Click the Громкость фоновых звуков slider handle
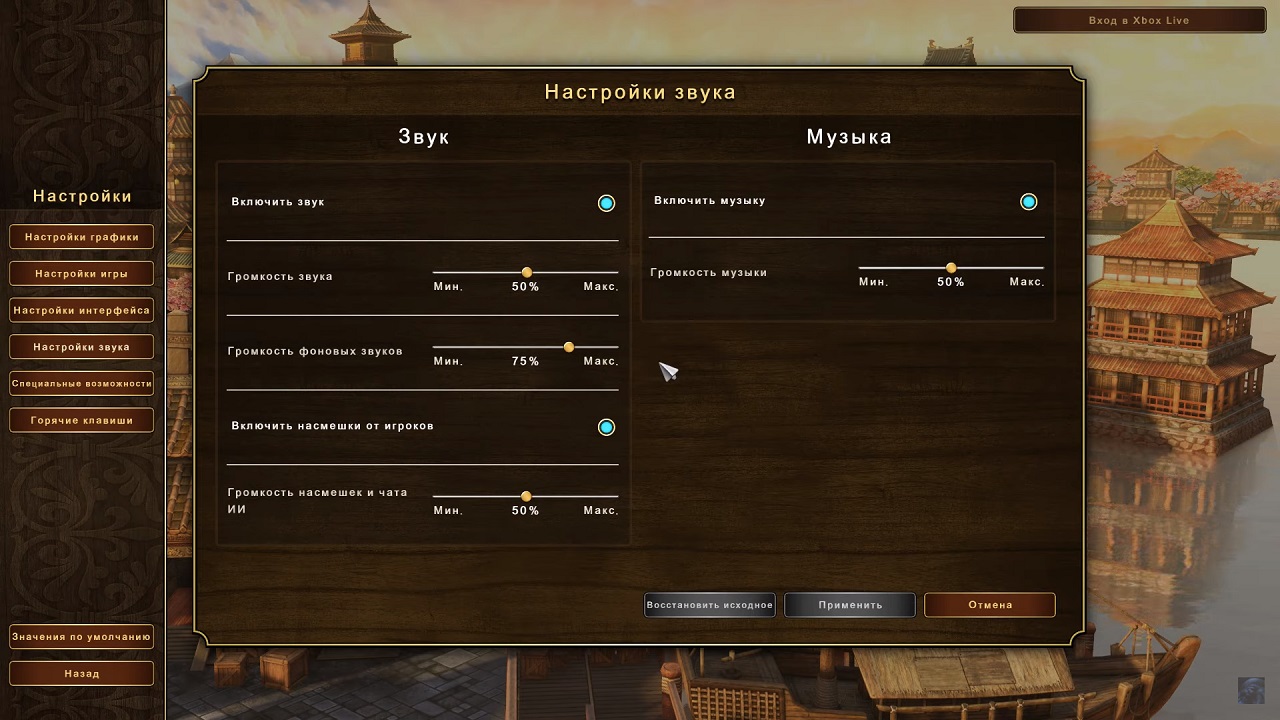 pyautogui.click(x=569, y=347)
